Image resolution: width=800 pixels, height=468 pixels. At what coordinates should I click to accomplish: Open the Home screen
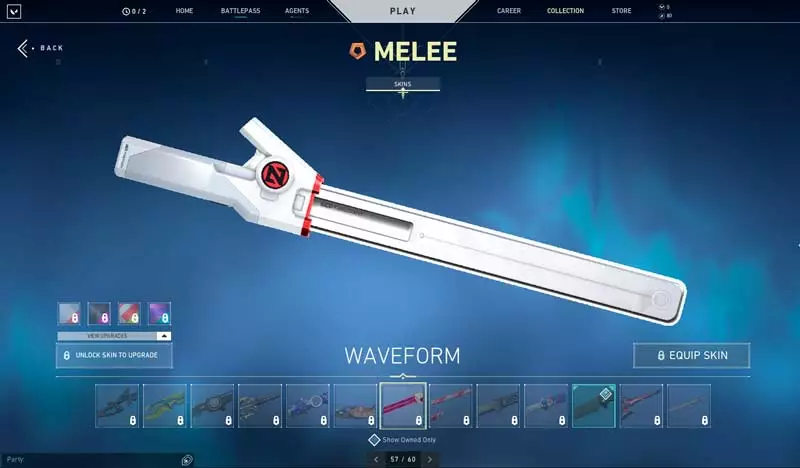point(184,11)
